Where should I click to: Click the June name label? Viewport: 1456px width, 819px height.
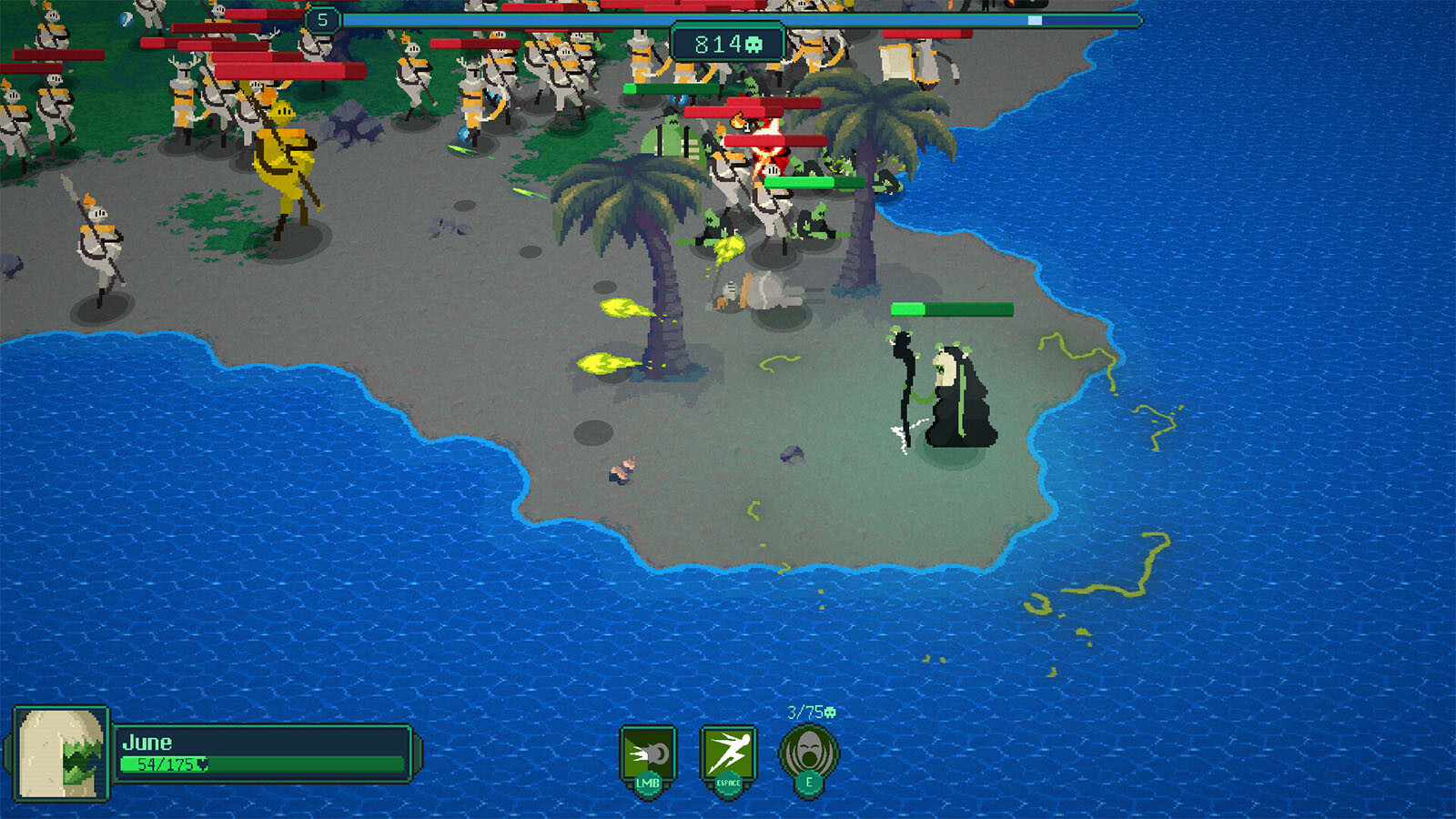pos(147,742)
